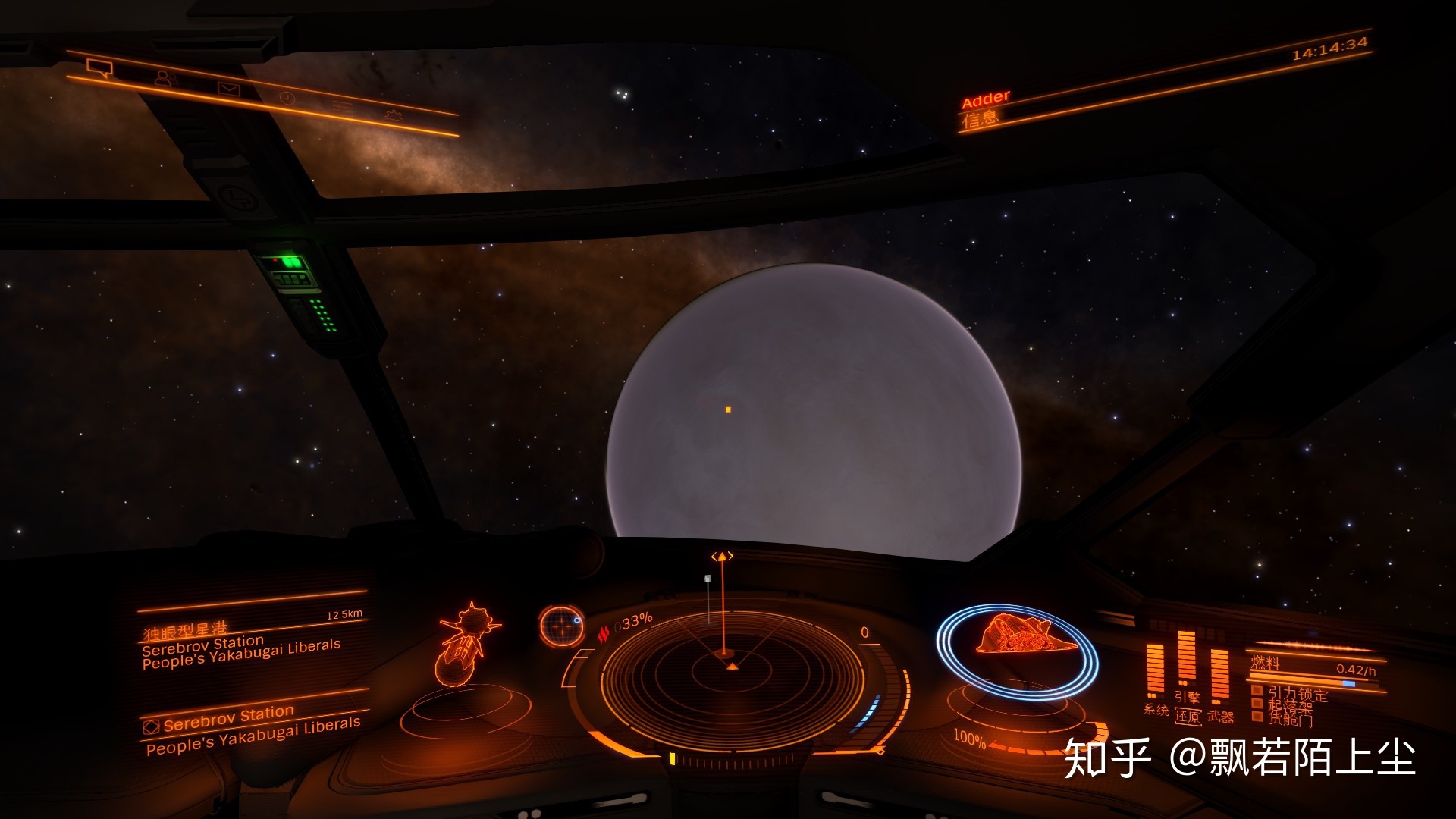Toggle the 起落架 landing gear indicator

[1288, 705]
